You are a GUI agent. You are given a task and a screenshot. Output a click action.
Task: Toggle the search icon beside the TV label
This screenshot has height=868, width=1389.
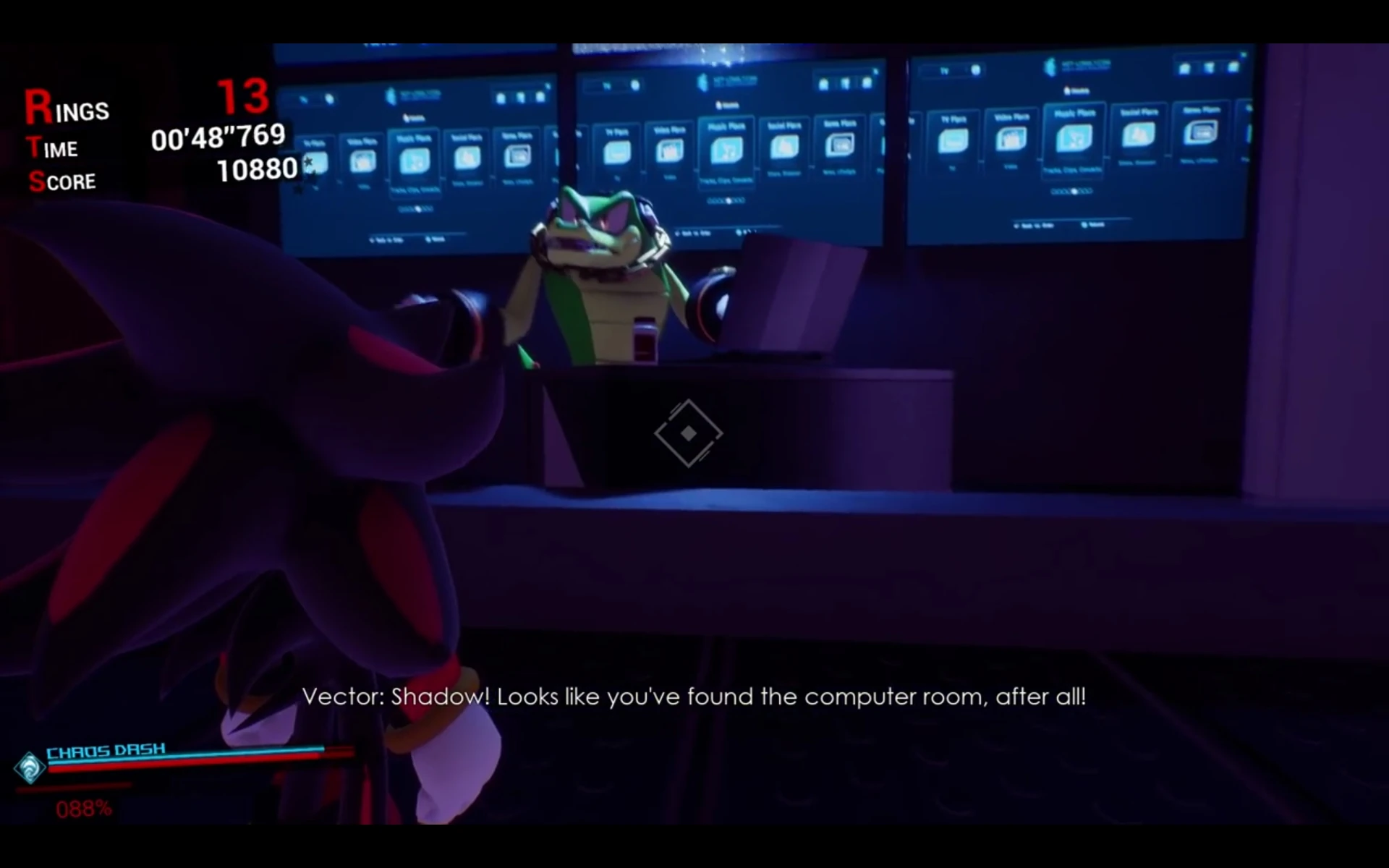pyautogui.click(x=634, y=86)
